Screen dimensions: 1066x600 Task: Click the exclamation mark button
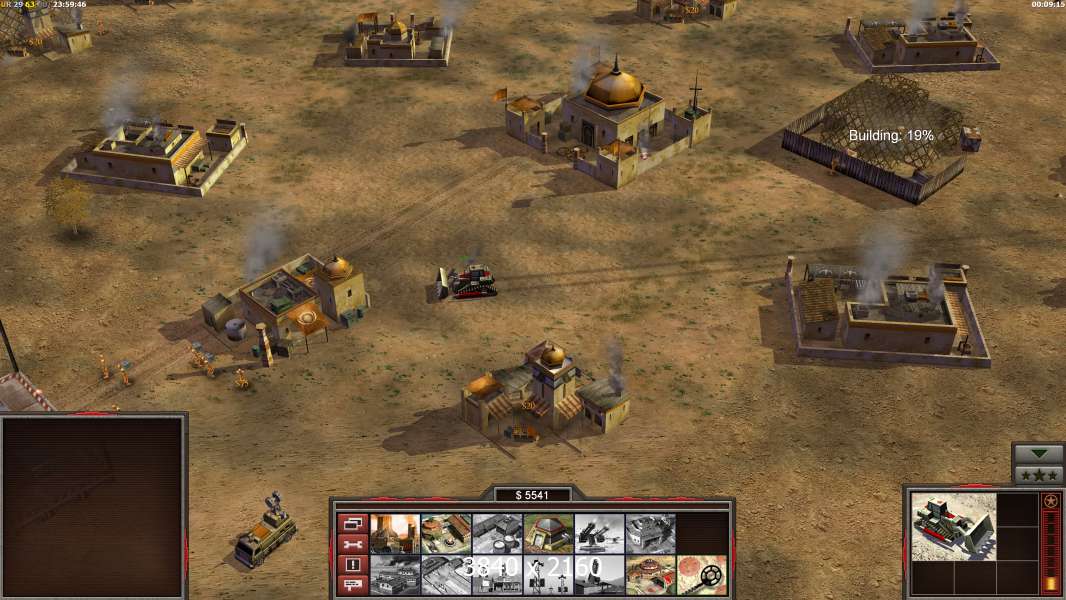click(x=352, y=564)
